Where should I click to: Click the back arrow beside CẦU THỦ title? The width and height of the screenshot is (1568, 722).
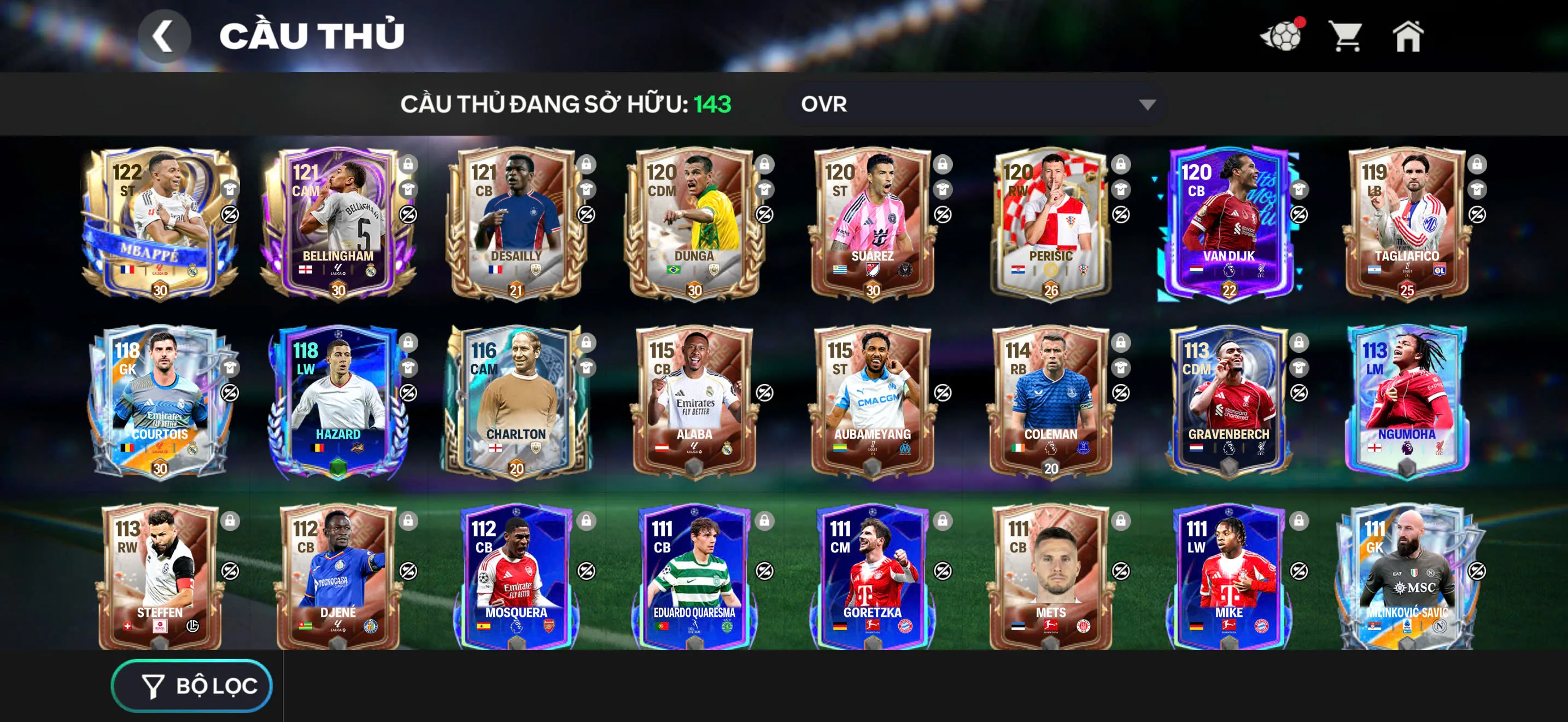165,37
